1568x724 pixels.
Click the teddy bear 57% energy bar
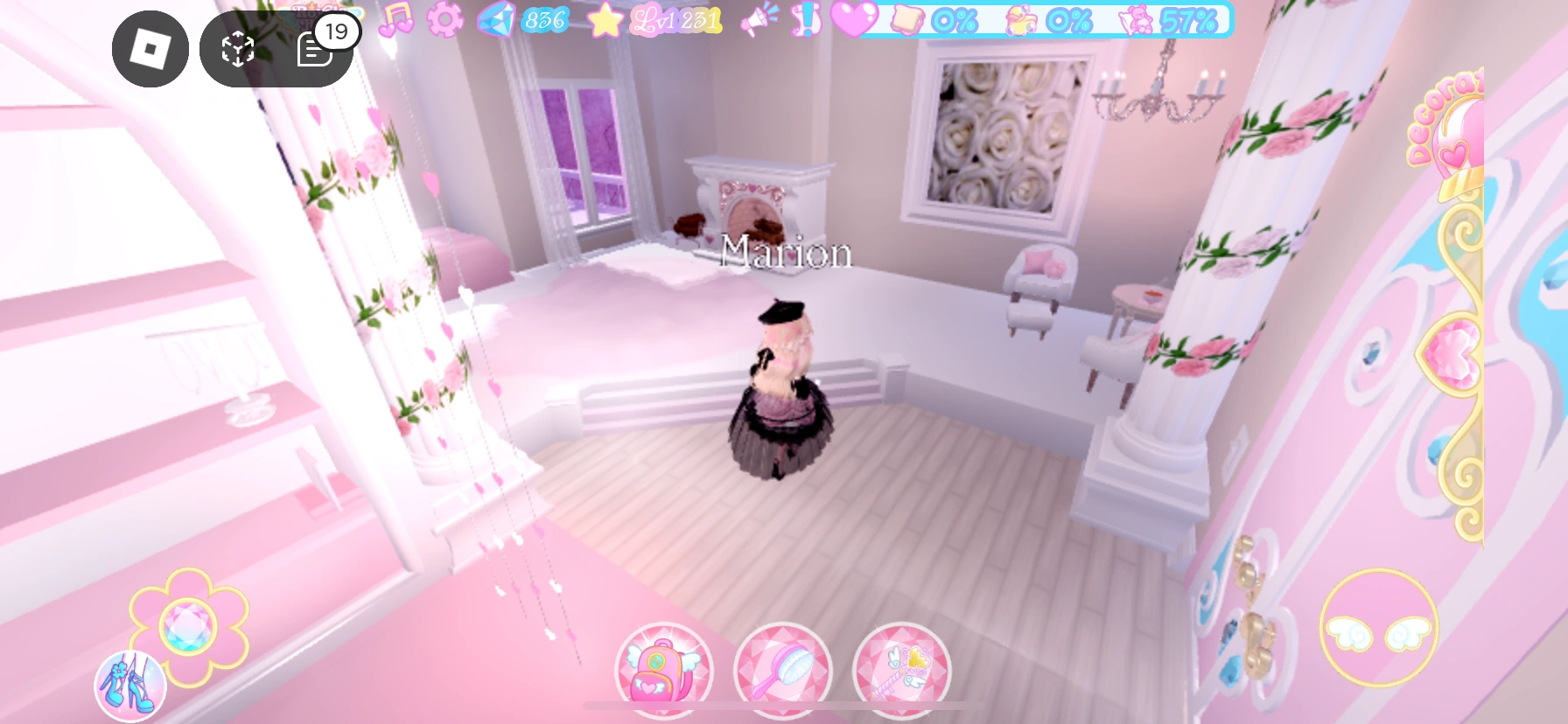[x=1164, y=21]
